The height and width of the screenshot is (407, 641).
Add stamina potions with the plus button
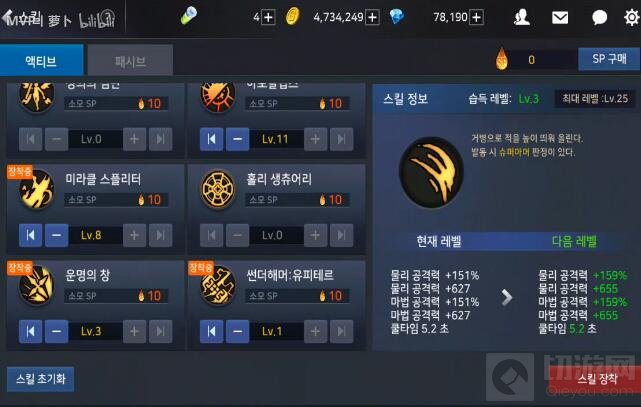[267, 17]
